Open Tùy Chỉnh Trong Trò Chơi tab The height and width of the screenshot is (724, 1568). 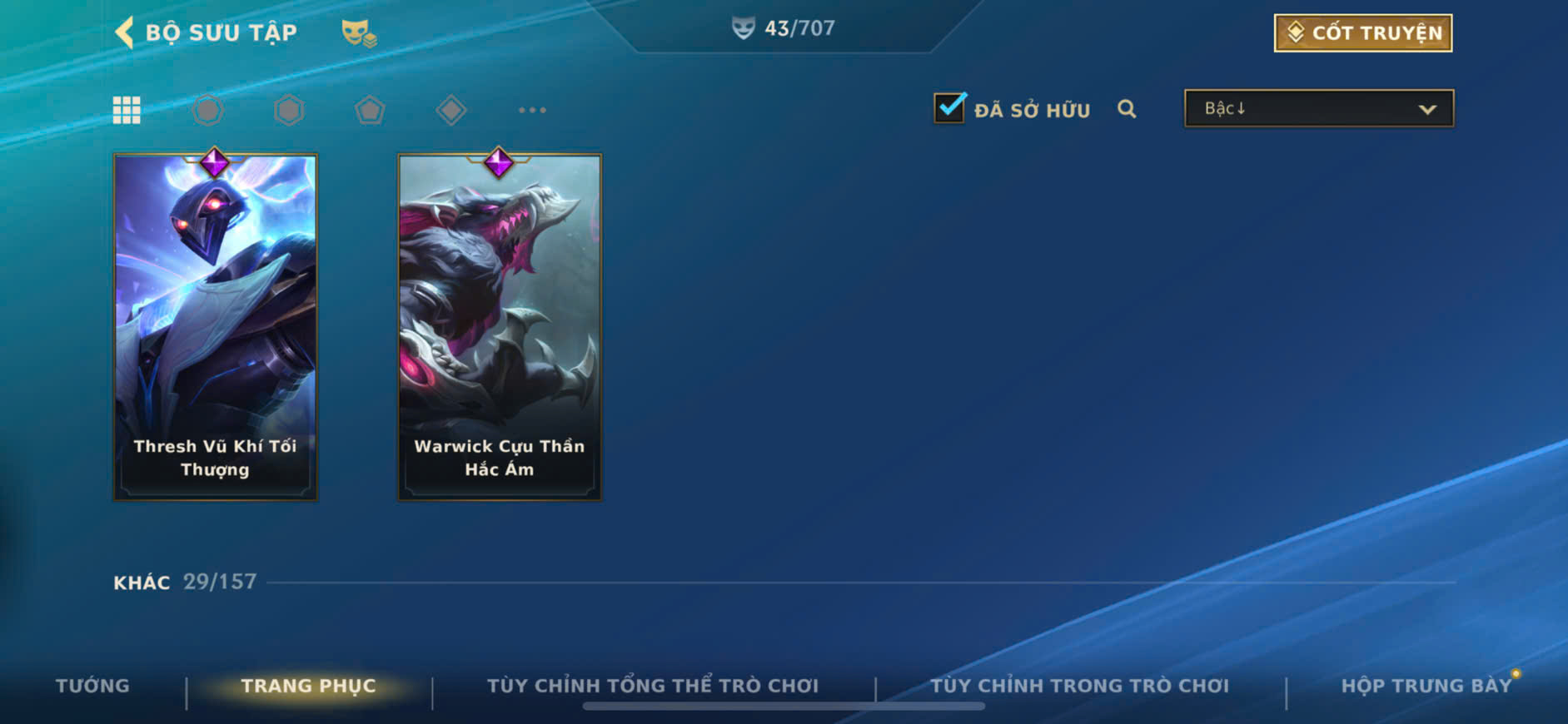click(x=1079, y=686)
